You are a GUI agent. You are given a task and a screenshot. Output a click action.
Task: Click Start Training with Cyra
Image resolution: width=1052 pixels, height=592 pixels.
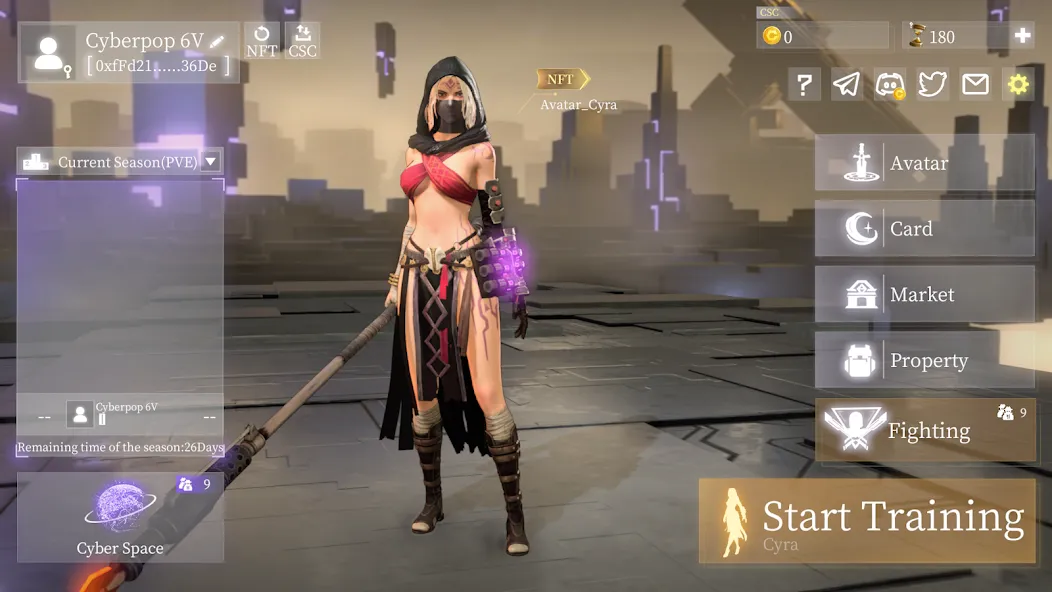click(x=867, y=521)
